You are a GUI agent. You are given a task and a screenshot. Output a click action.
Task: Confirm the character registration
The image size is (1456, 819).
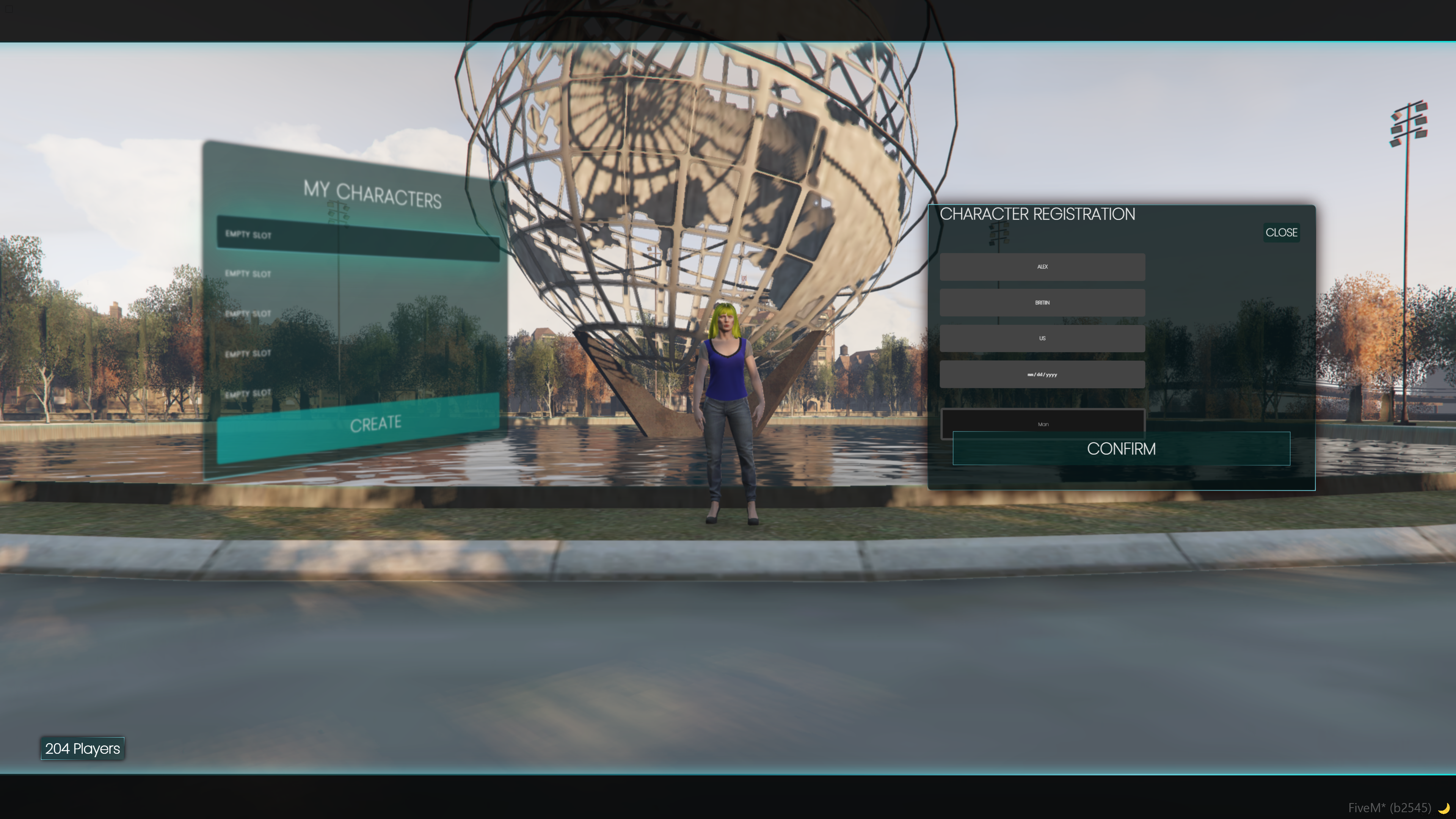click(1121, 449)
